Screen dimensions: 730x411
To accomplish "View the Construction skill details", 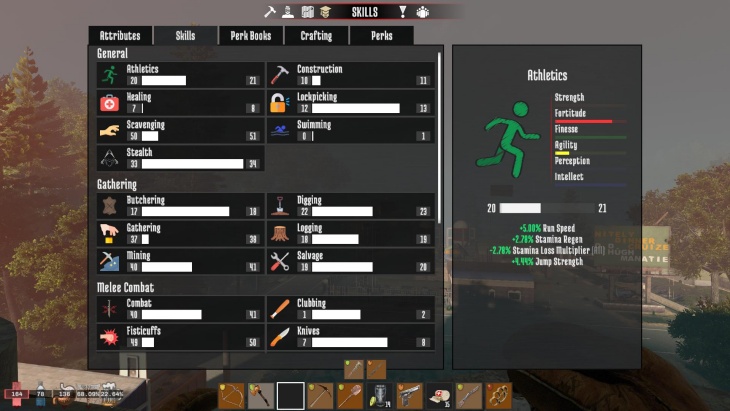I will 351,75.
